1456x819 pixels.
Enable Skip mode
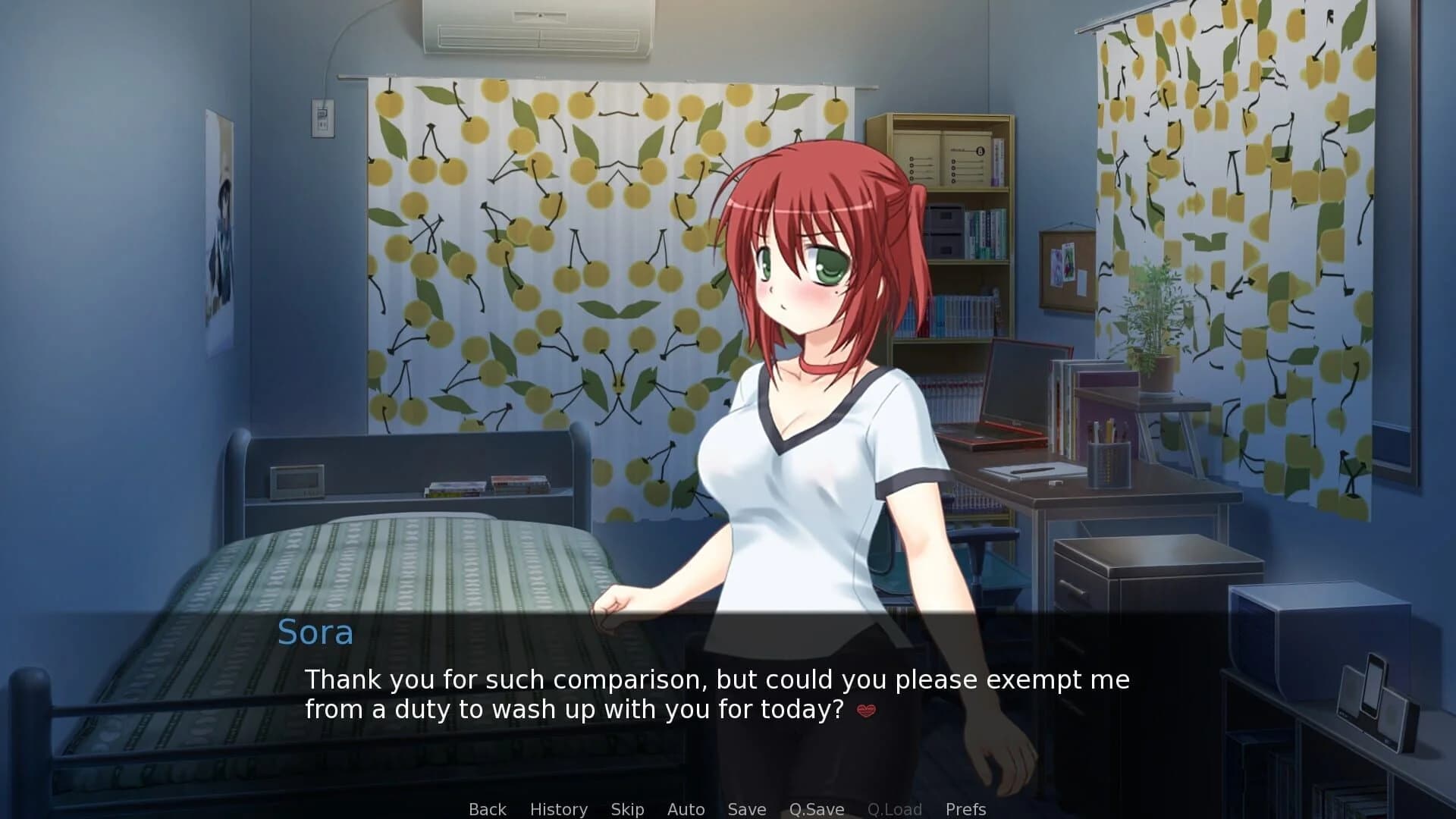[626, 808]
